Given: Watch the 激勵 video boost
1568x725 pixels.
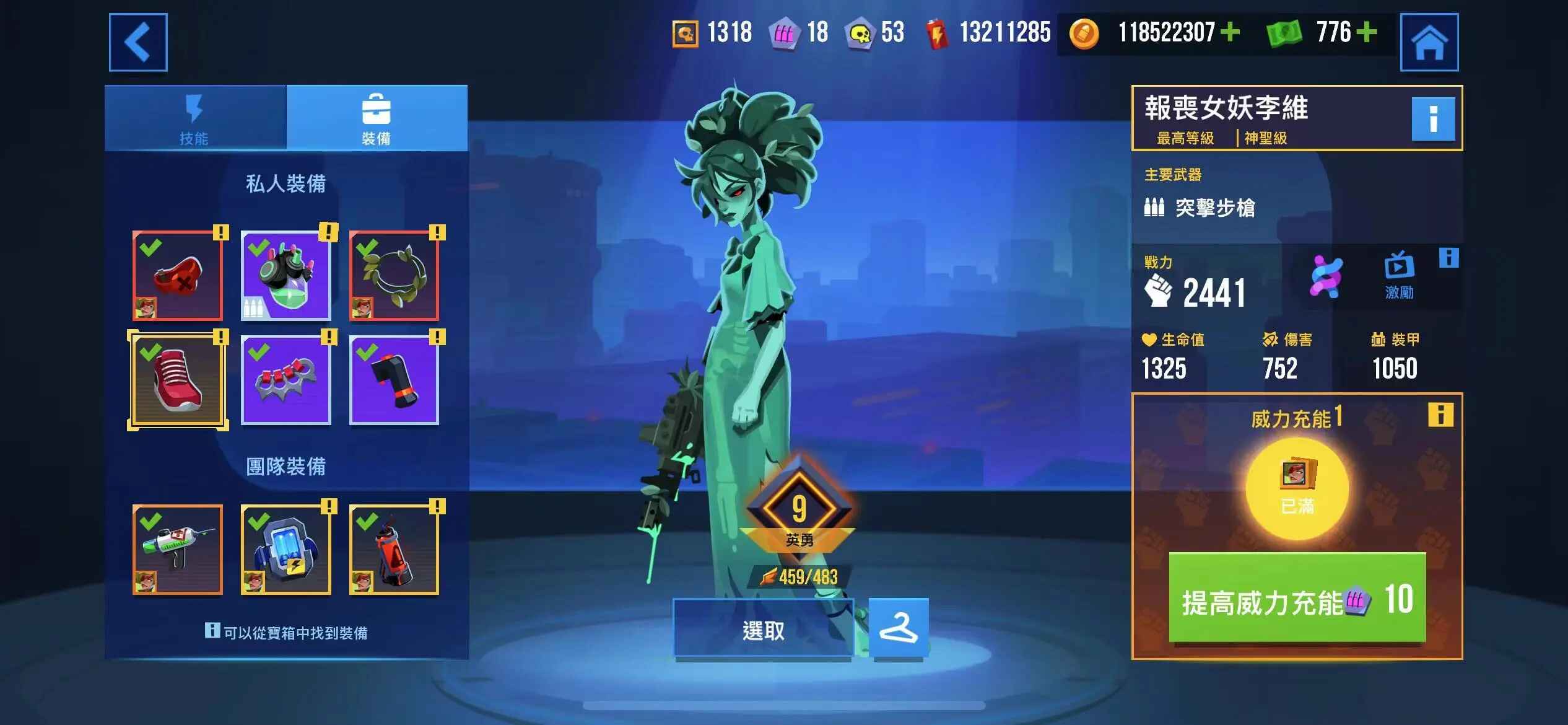Looking at the screenshot, I should pos(1398,275).
